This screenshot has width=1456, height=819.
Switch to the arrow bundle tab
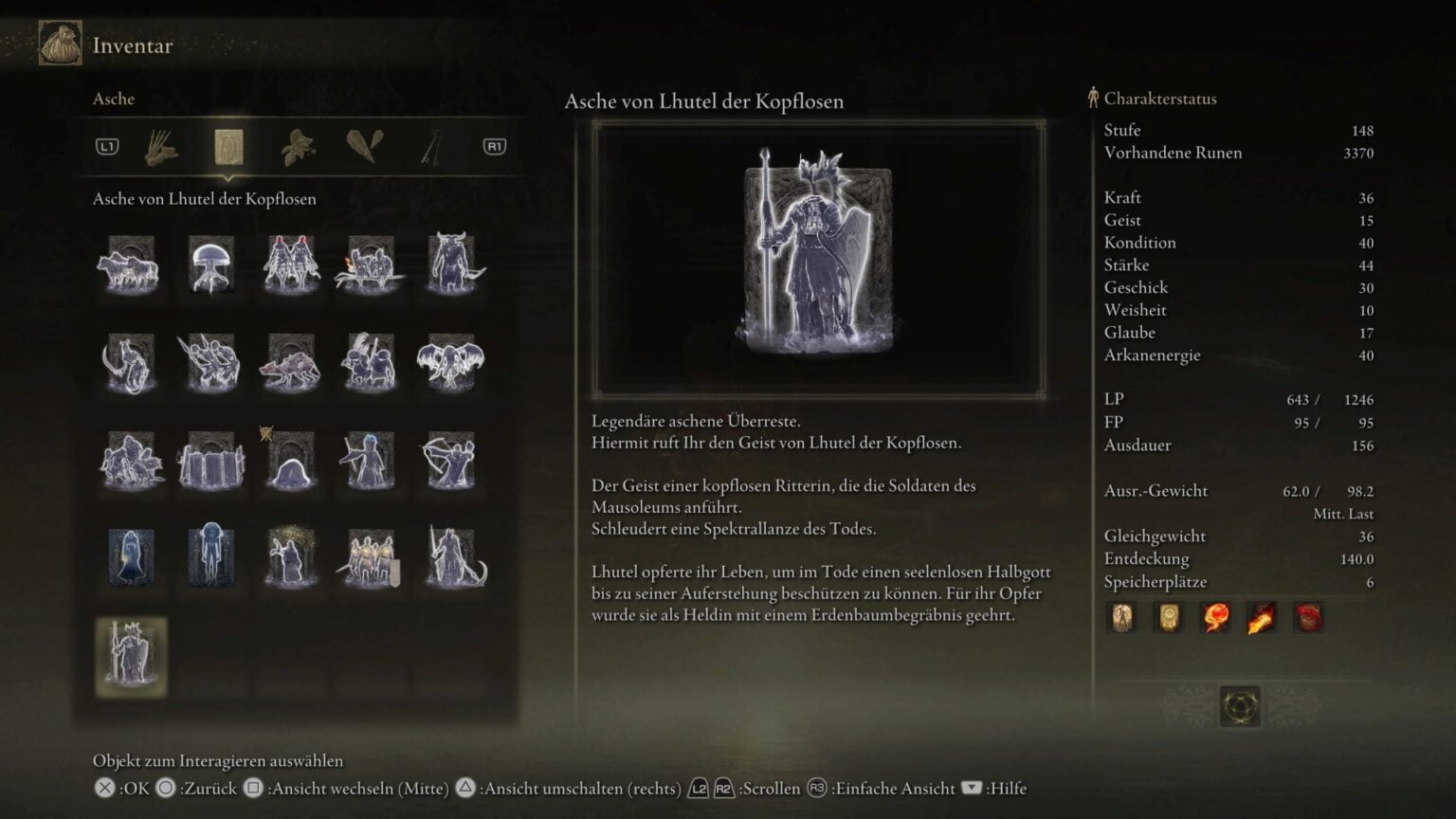161,147
